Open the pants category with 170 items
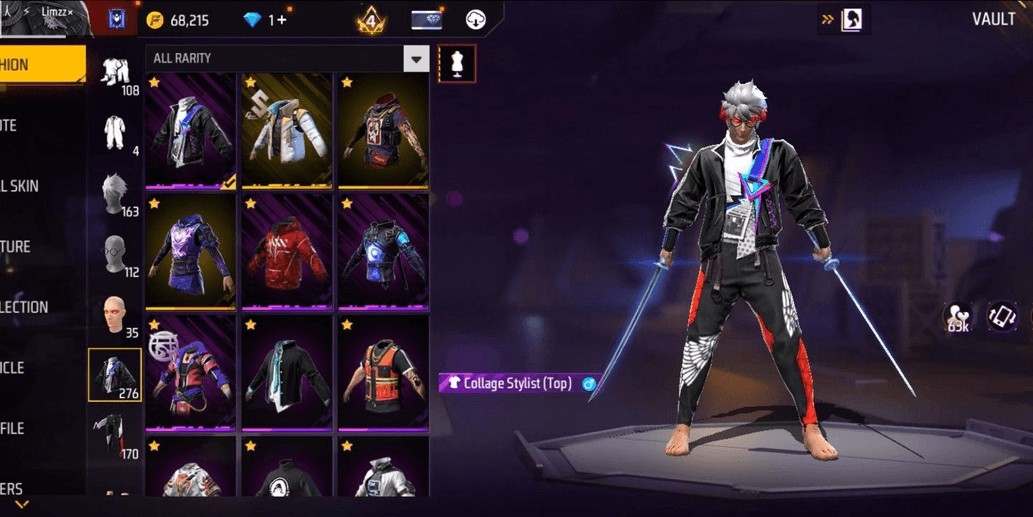Viewport: 1033px width, 517px height. 116,436
